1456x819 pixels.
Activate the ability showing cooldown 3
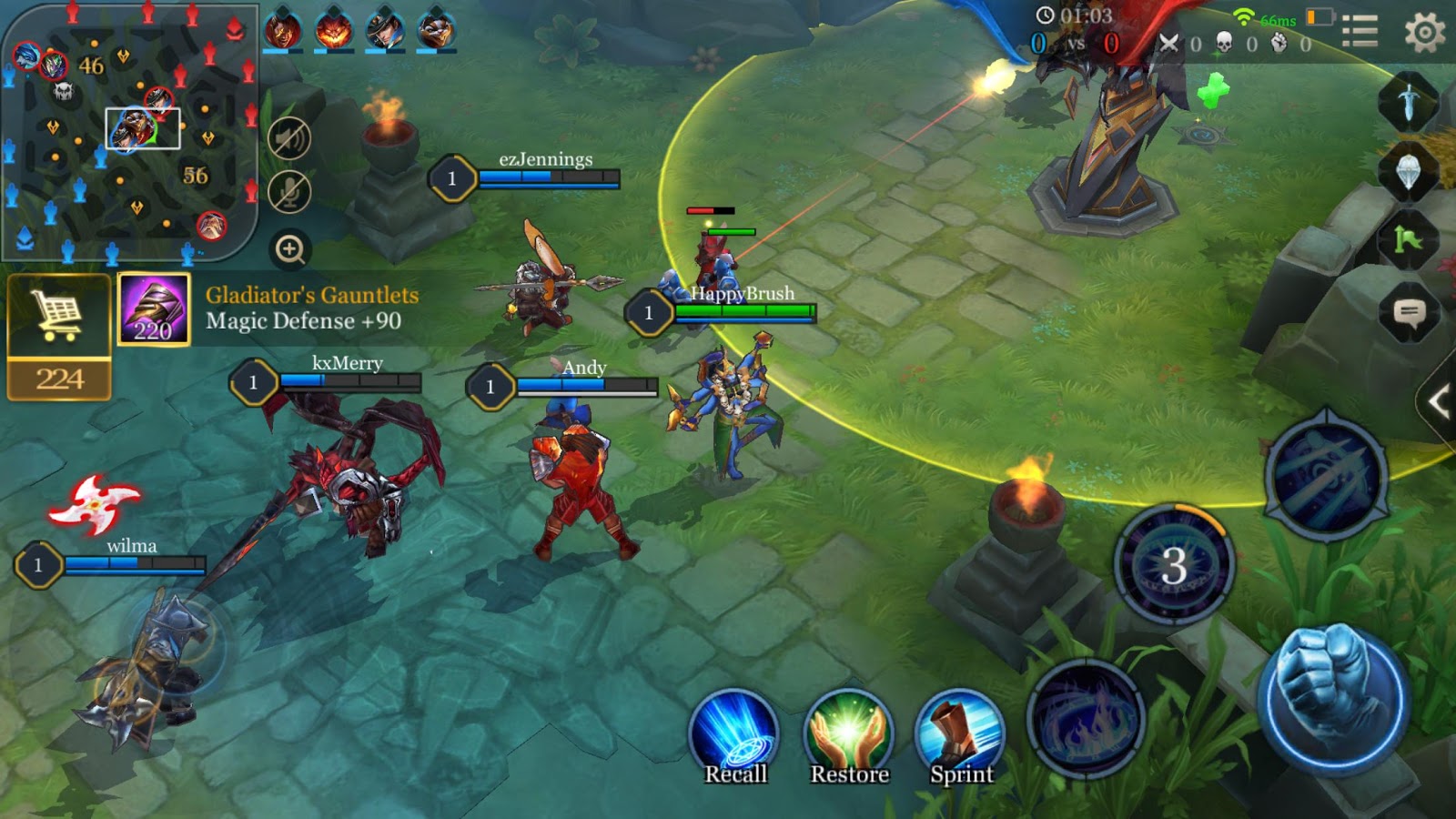[x=1174, y=564]
